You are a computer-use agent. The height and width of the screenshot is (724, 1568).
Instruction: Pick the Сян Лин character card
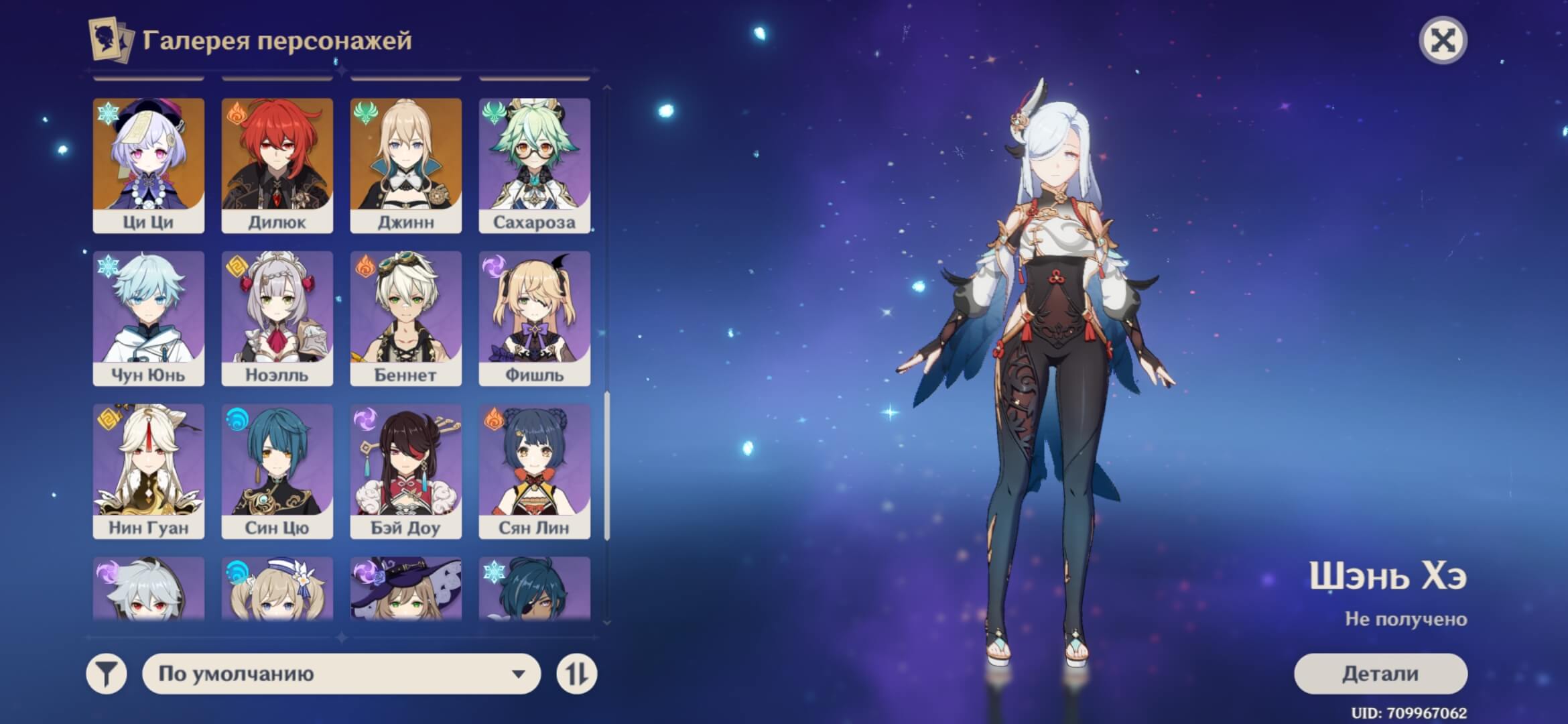[534, 471]
